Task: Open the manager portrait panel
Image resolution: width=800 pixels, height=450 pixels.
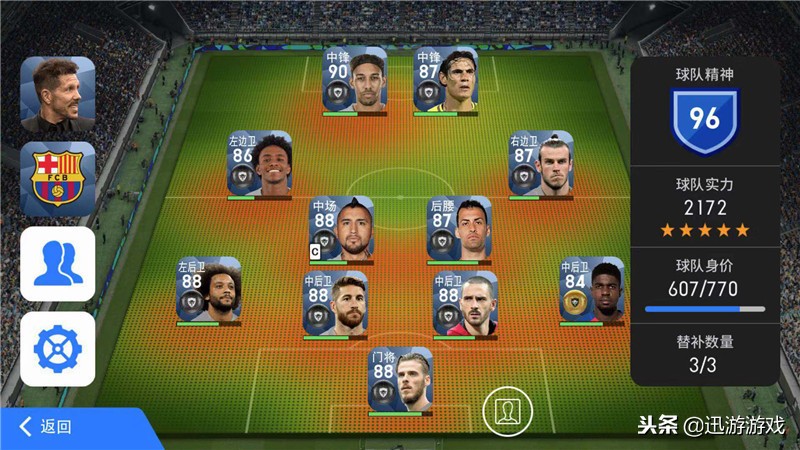Action: (58, 95)
